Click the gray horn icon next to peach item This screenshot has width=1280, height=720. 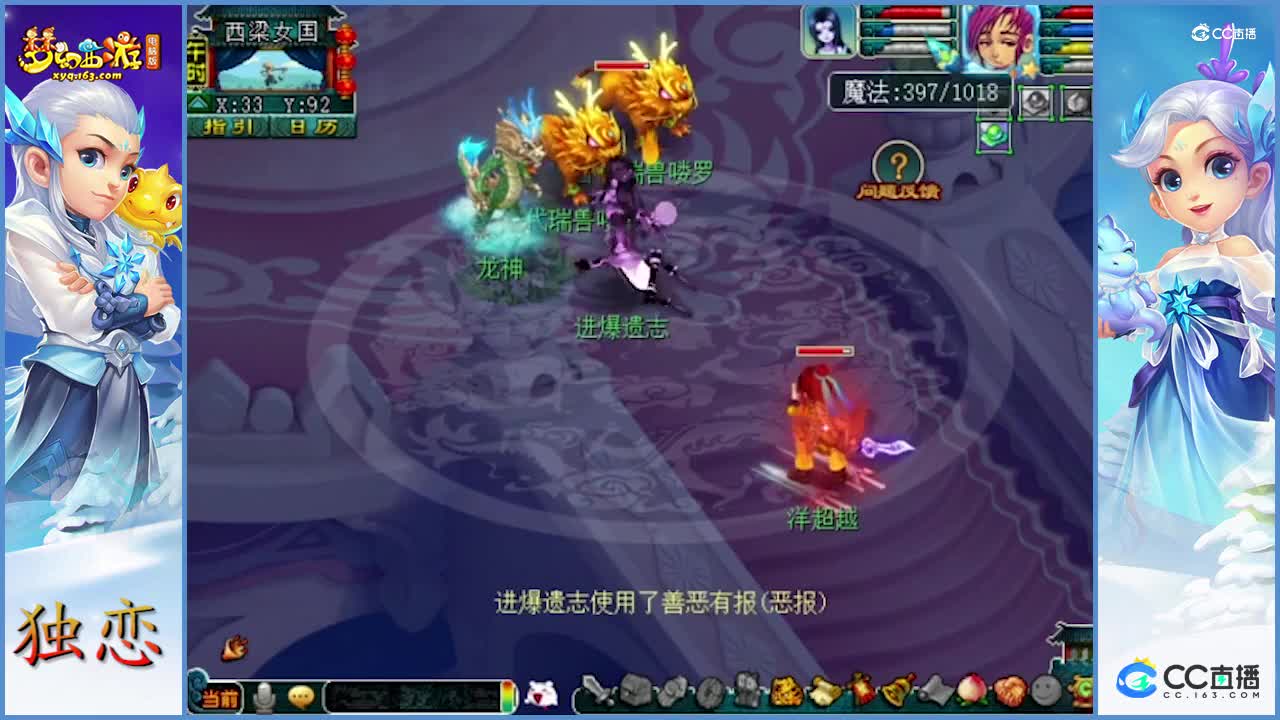[935, 690]
